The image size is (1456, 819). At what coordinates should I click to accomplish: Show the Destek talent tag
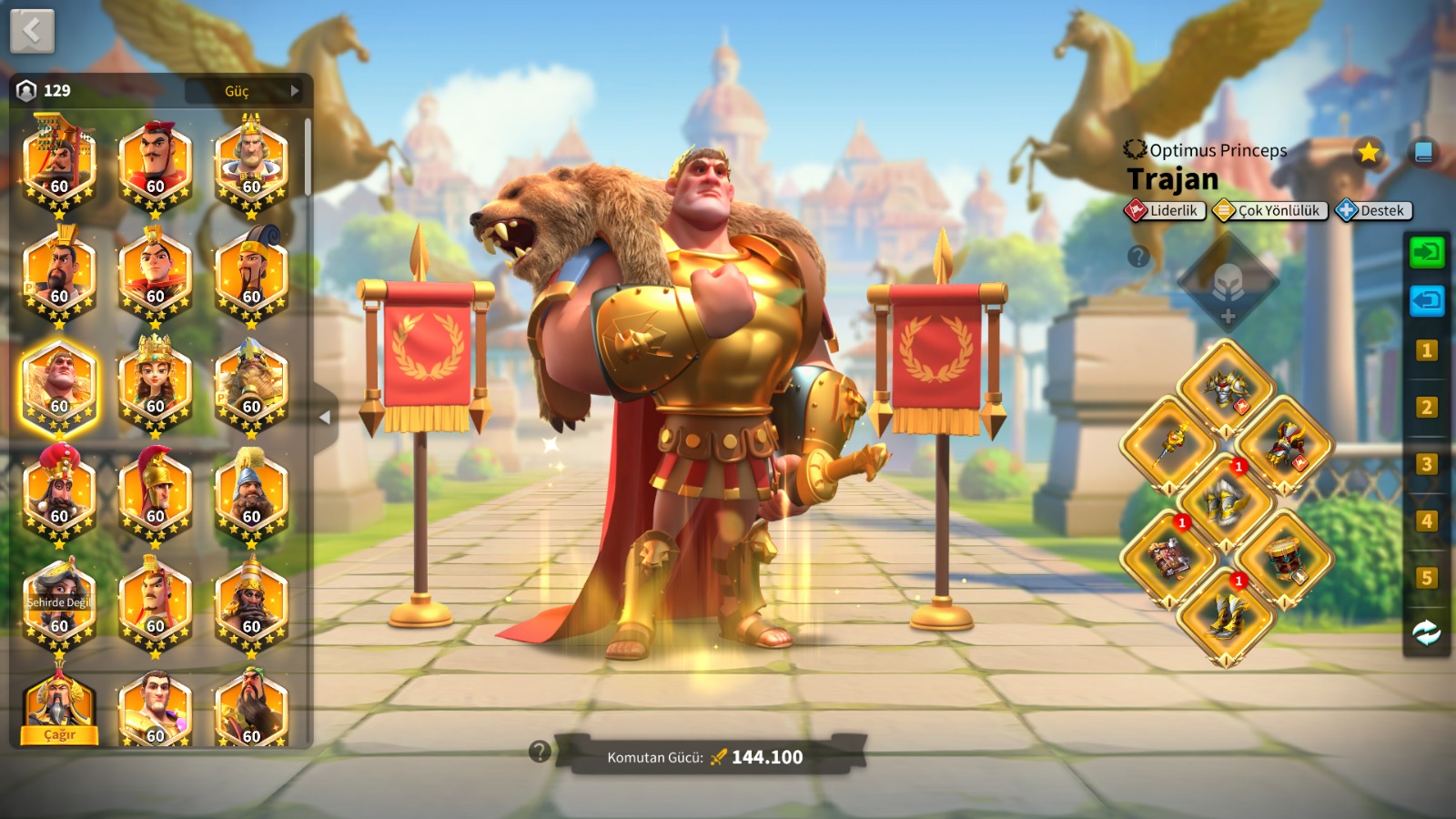point(1374,211)
